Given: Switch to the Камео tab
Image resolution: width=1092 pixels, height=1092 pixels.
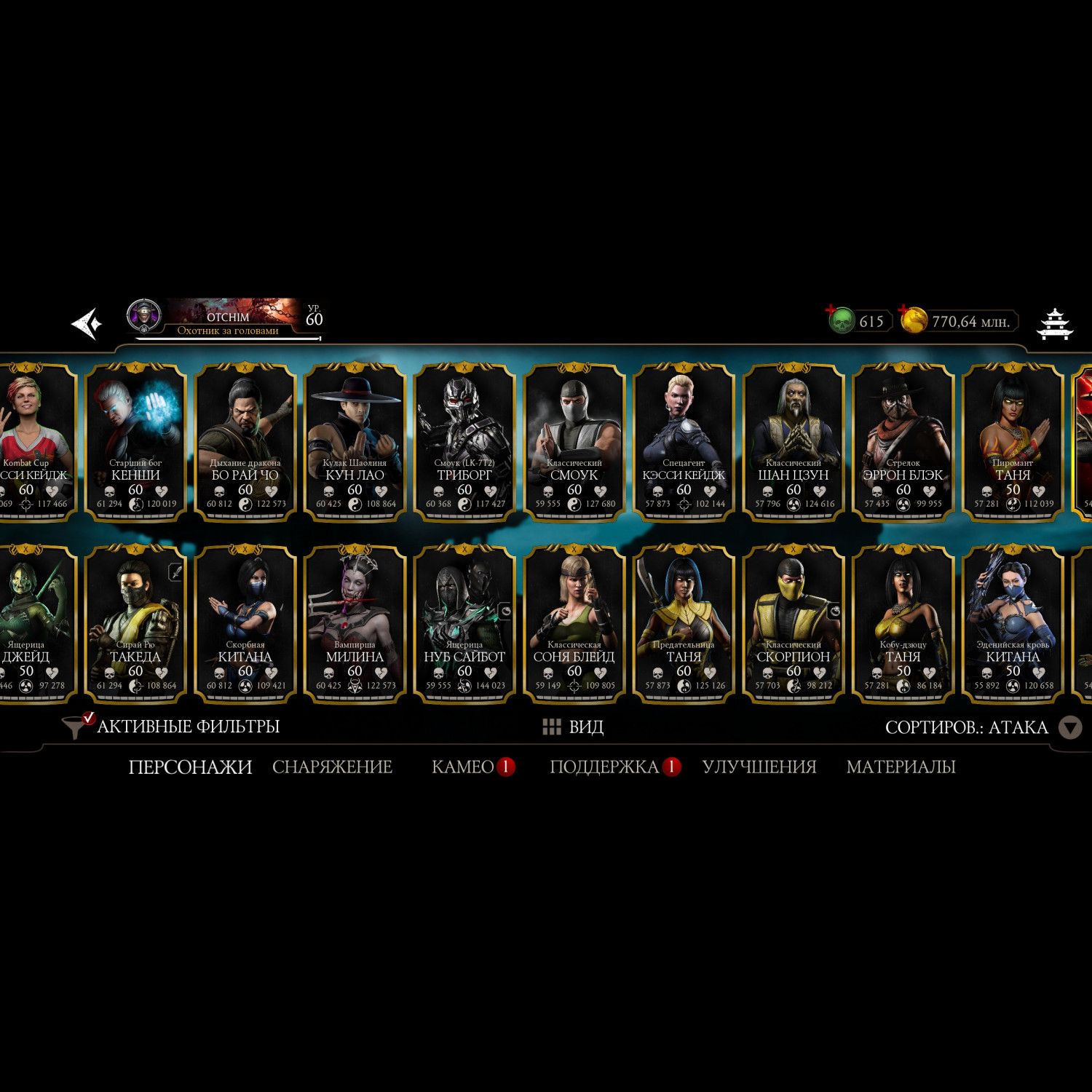Looking at the screenshot, I should coord(463,767).
